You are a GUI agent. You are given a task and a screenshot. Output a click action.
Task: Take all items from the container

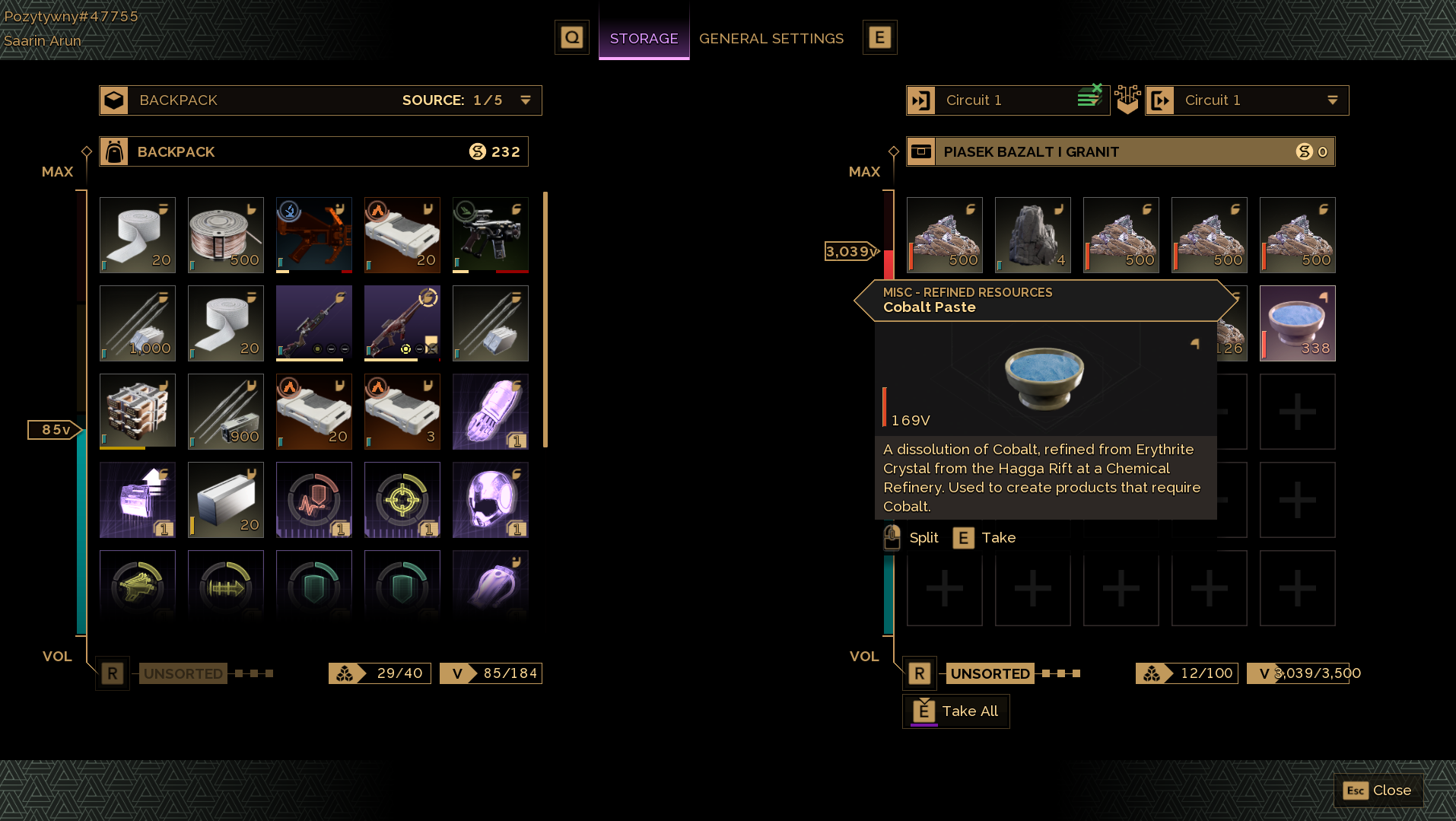tap(956, 711)
